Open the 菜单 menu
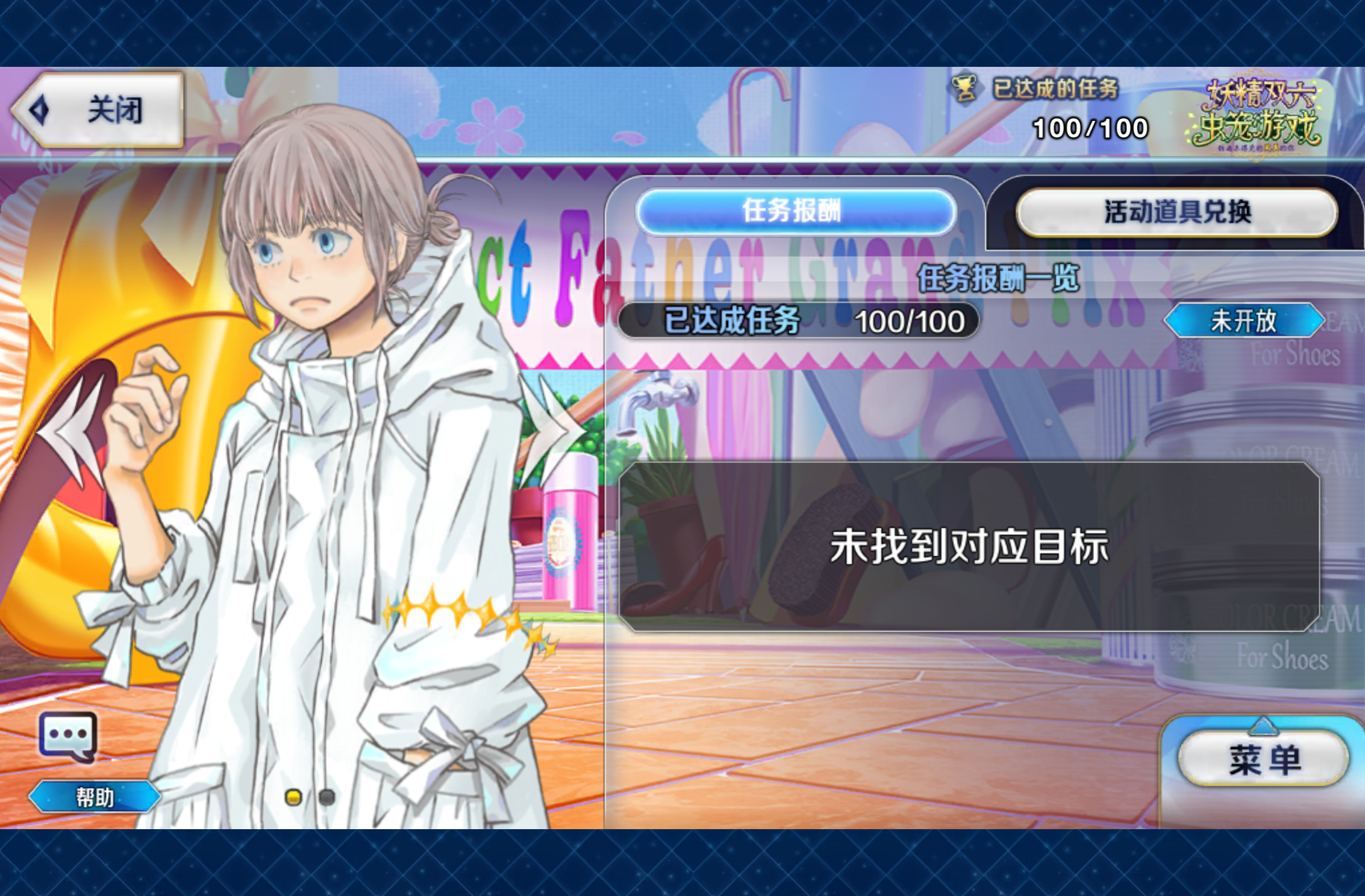Image resolution: width=1365 pixels, height=896 pixels. pos(1264,759)
